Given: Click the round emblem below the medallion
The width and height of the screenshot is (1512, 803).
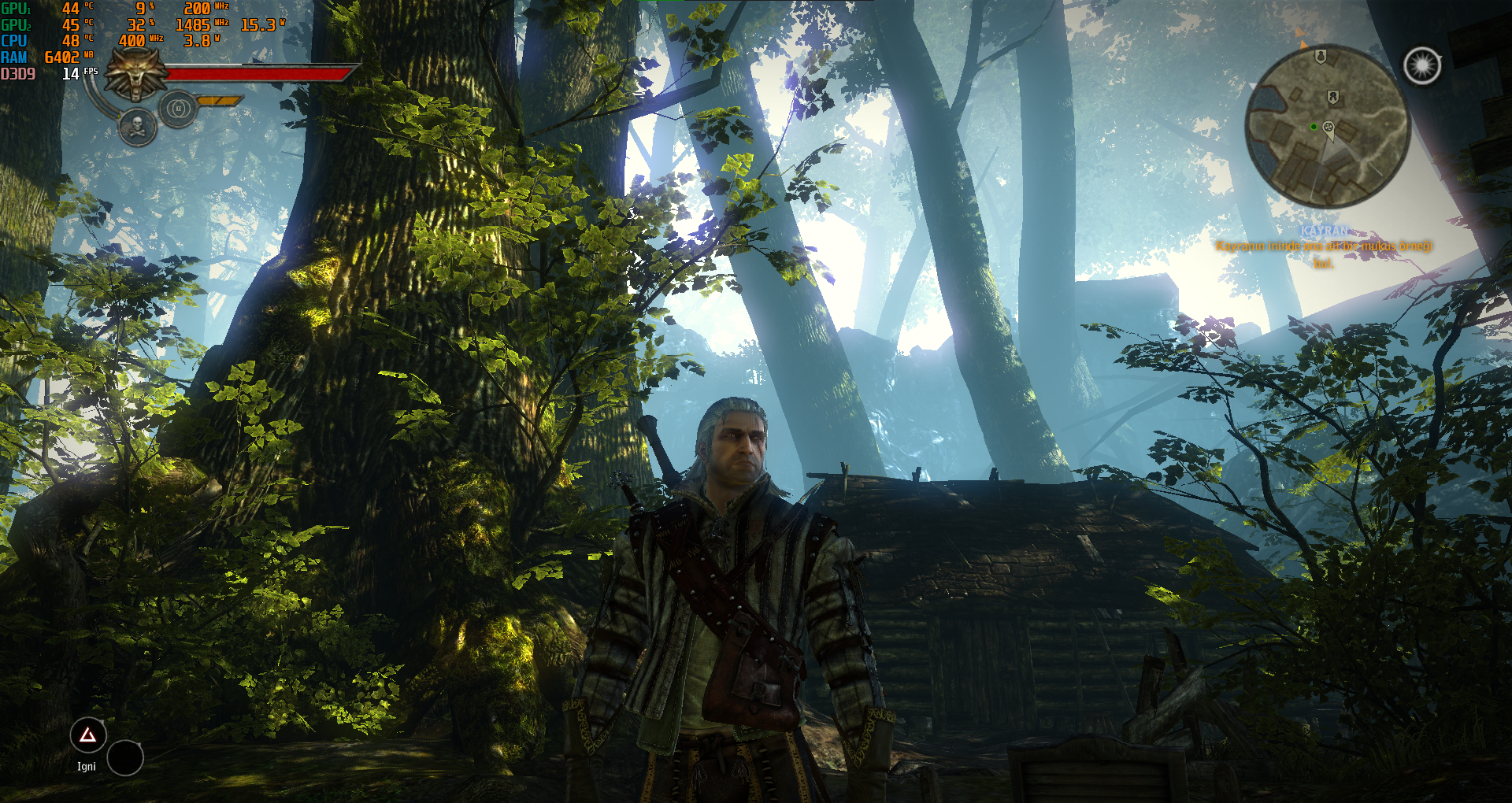Looking at the screenshot, I should (x=179, y=109).
